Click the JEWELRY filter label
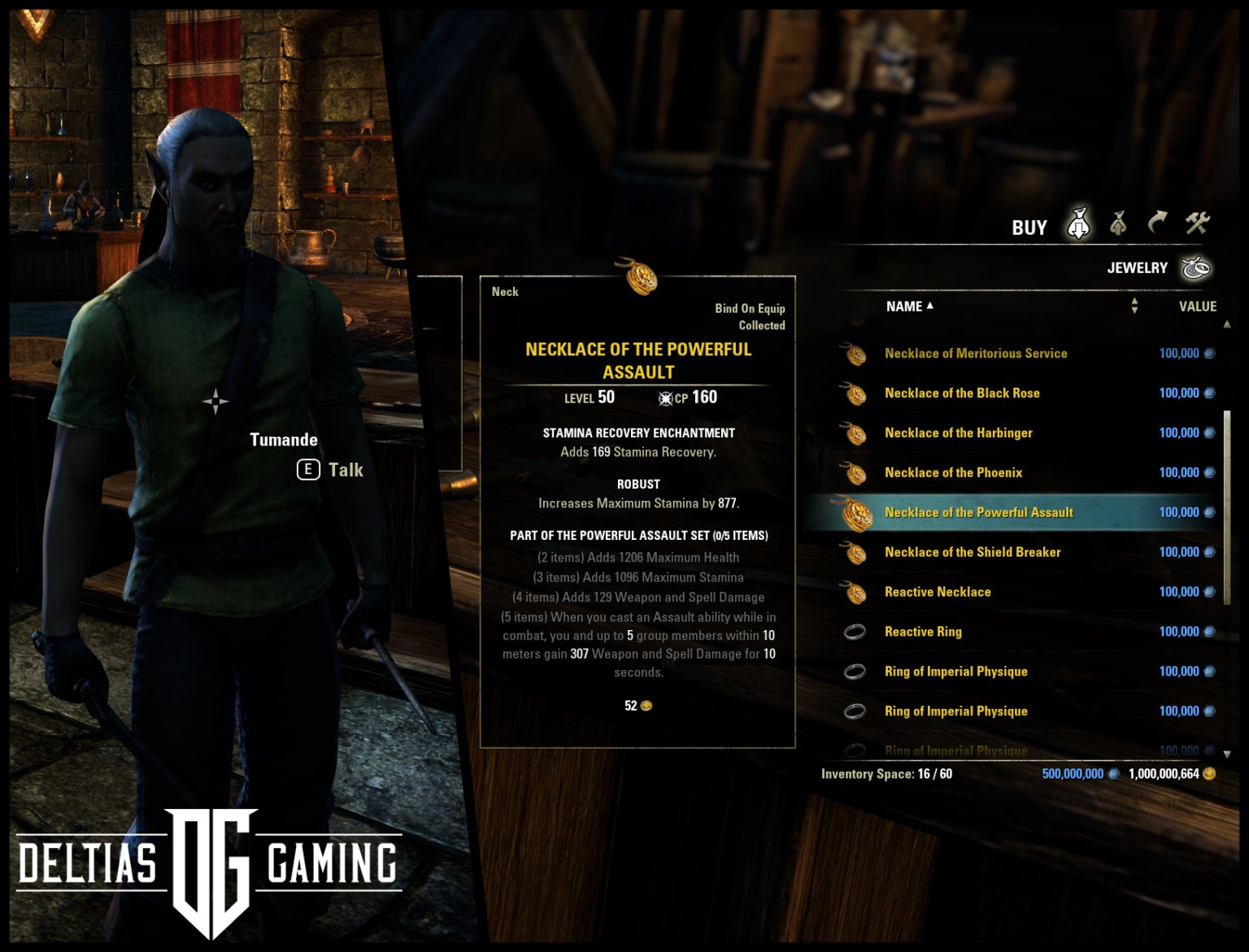1249x952 pixels. click(x=1138, y=267)
